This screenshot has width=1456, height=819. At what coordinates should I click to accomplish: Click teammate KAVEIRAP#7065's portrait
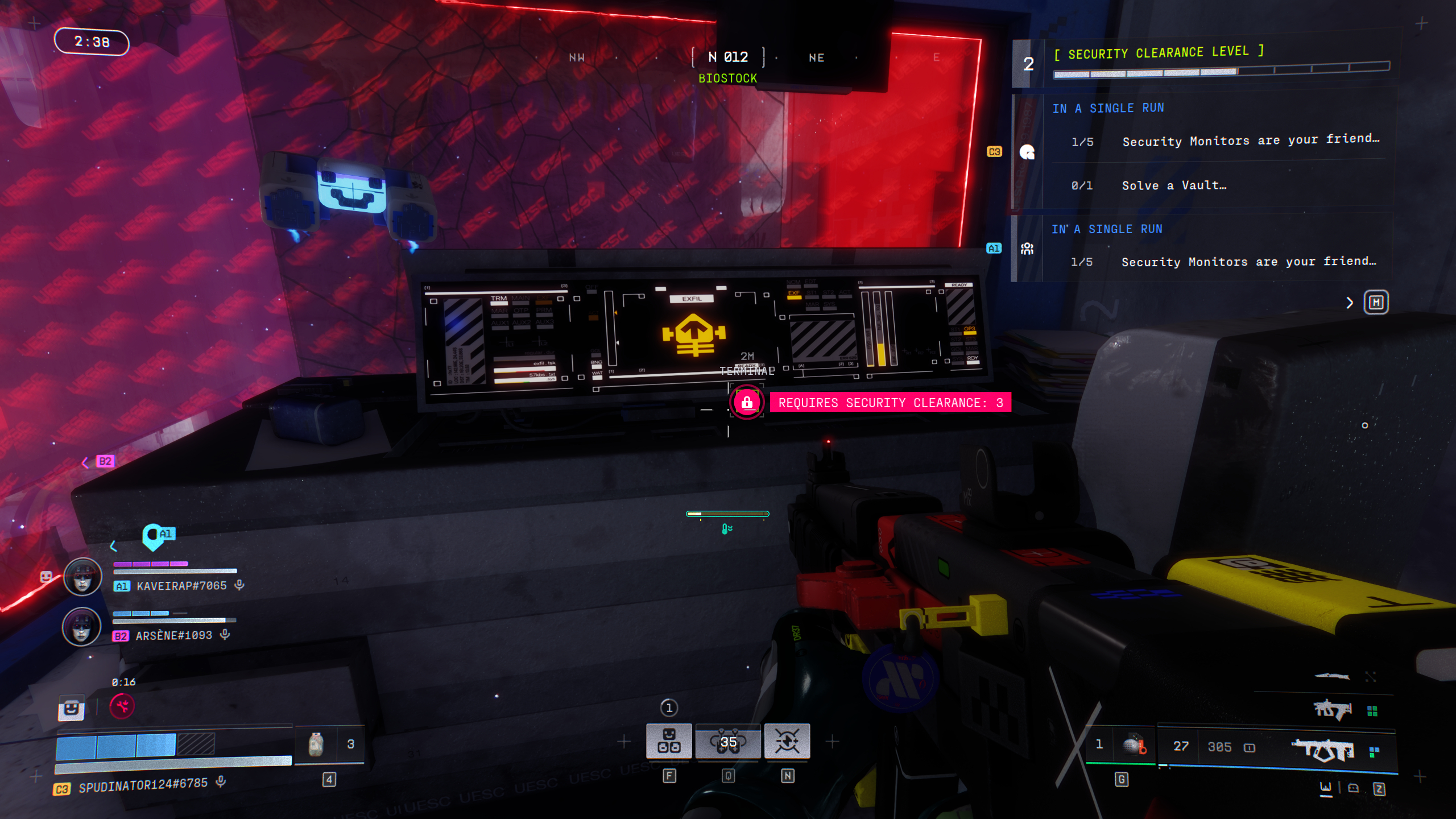[x=82, y=576]
